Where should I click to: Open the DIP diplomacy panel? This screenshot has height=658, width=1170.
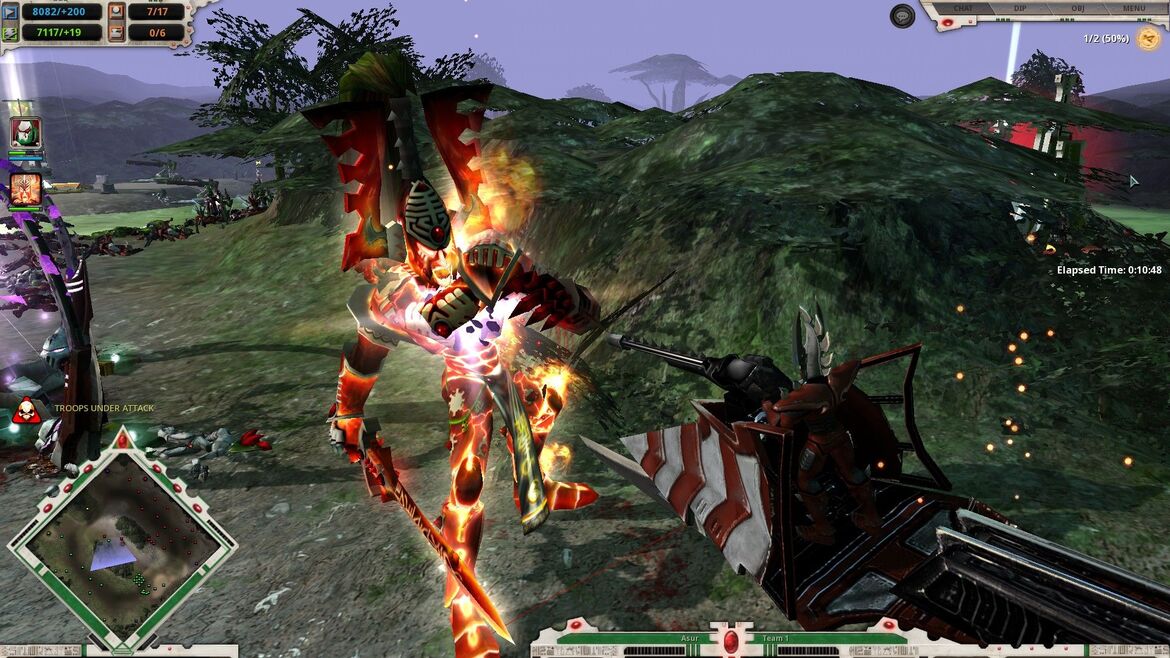(x=1021, y=8)
